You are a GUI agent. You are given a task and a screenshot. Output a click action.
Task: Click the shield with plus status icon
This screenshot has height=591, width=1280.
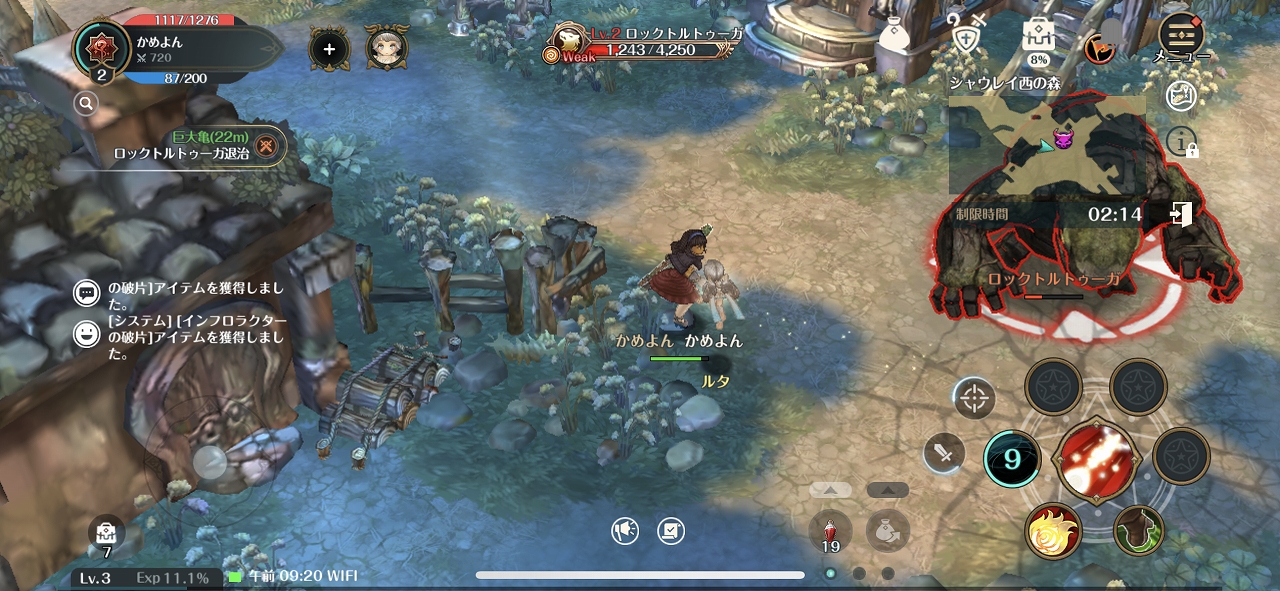pyautogui.click(x=966, y=38)
